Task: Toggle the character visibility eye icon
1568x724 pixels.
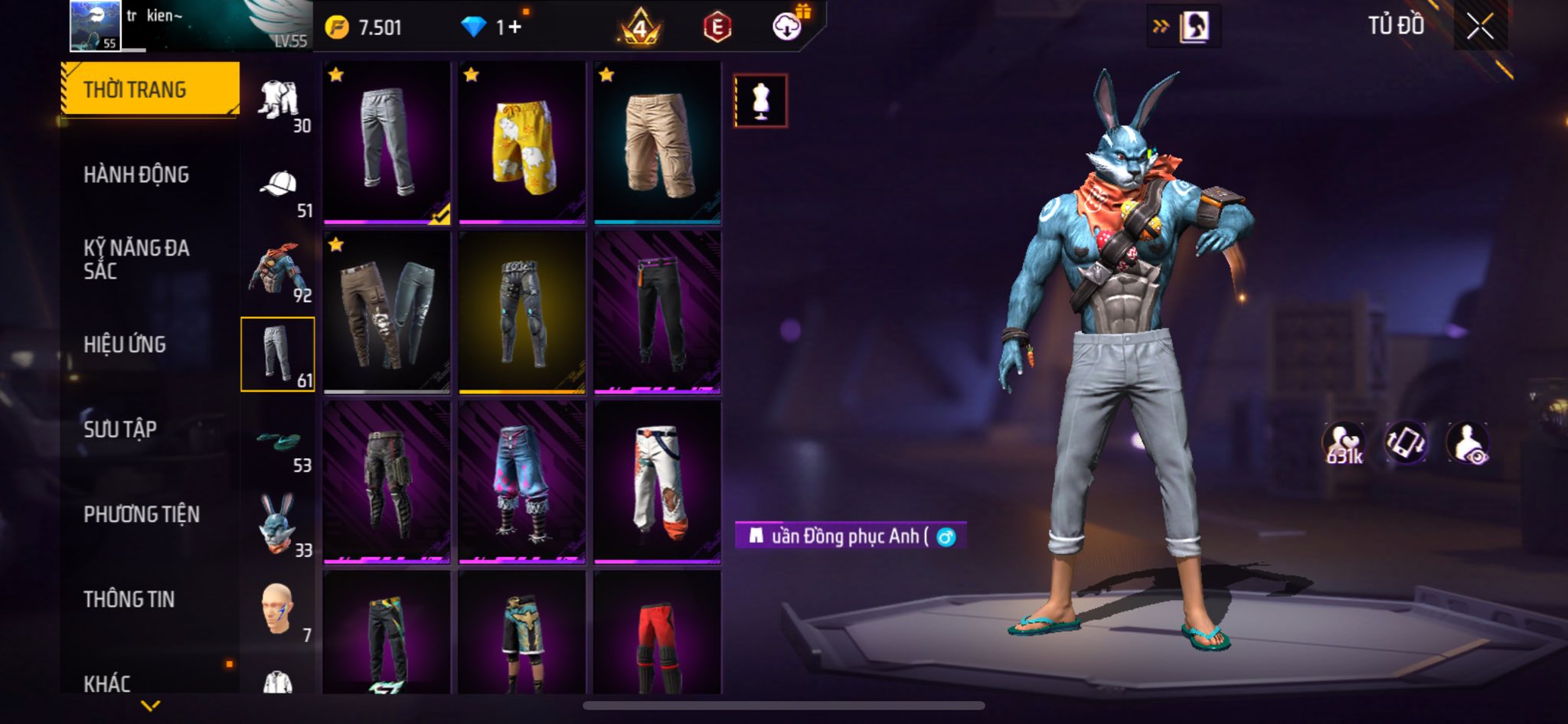Action: pyautogui.click(x=1468, y=443)
